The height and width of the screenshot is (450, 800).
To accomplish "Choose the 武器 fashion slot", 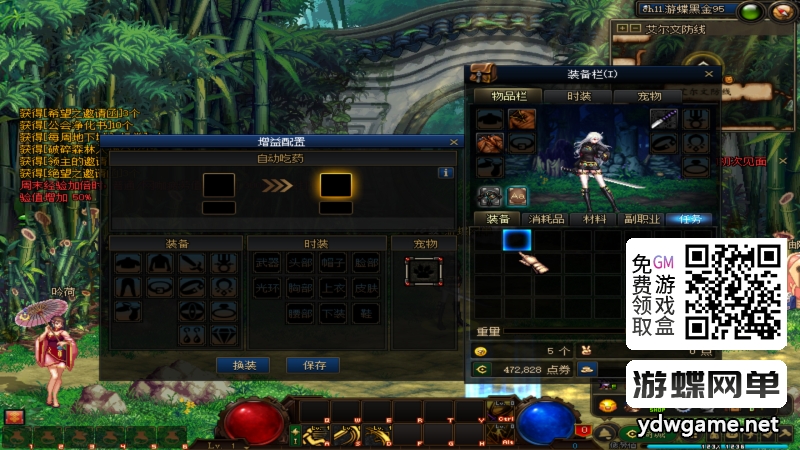I will click(x=267, y=263).
